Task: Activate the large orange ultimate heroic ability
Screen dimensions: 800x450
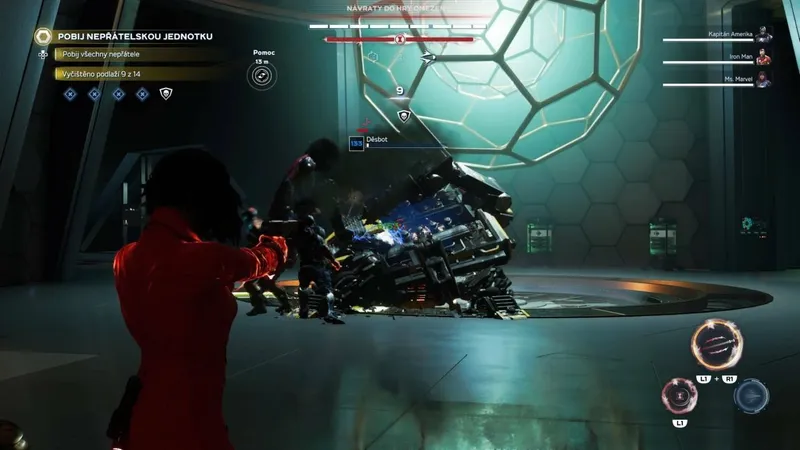Action: (717, 345)
